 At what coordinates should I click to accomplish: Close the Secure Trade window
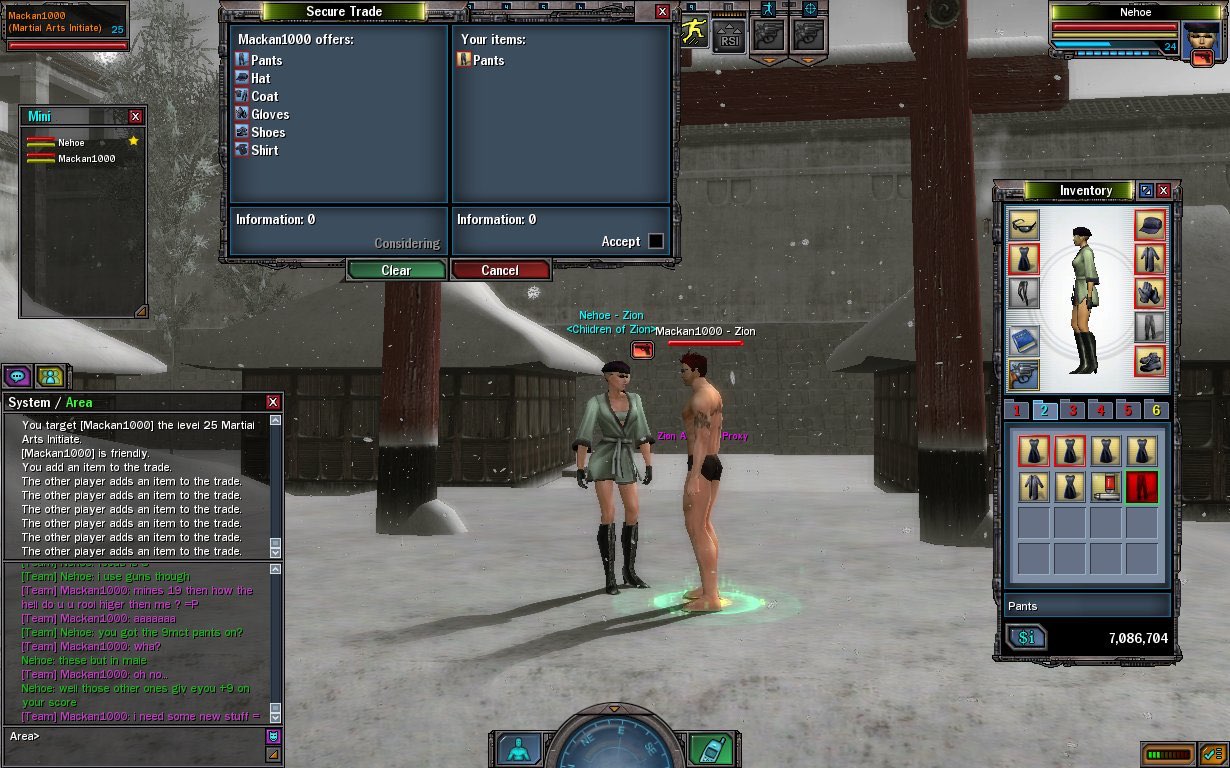coord(662,12)
